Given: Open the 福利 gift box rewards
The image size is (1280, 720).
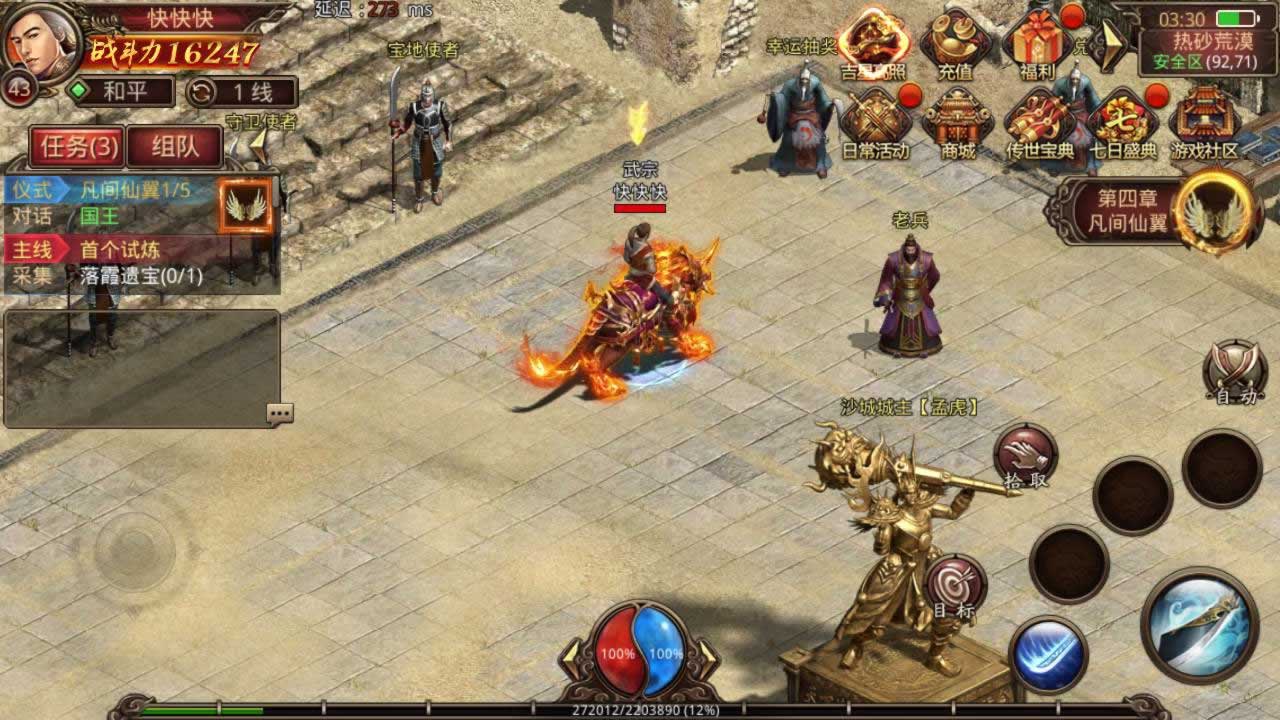Looking at the screenshot, I should [1034, 45].
